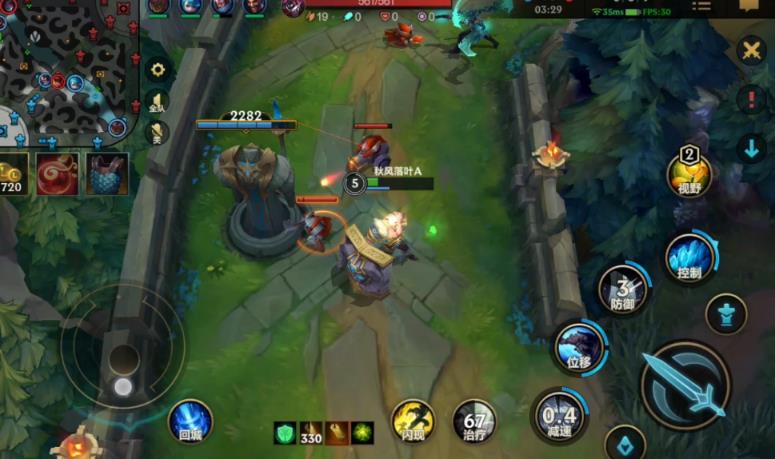Trigger the 防御 defense ability
The width and height of the screenshot is (775, 459).
click(623, 289)
